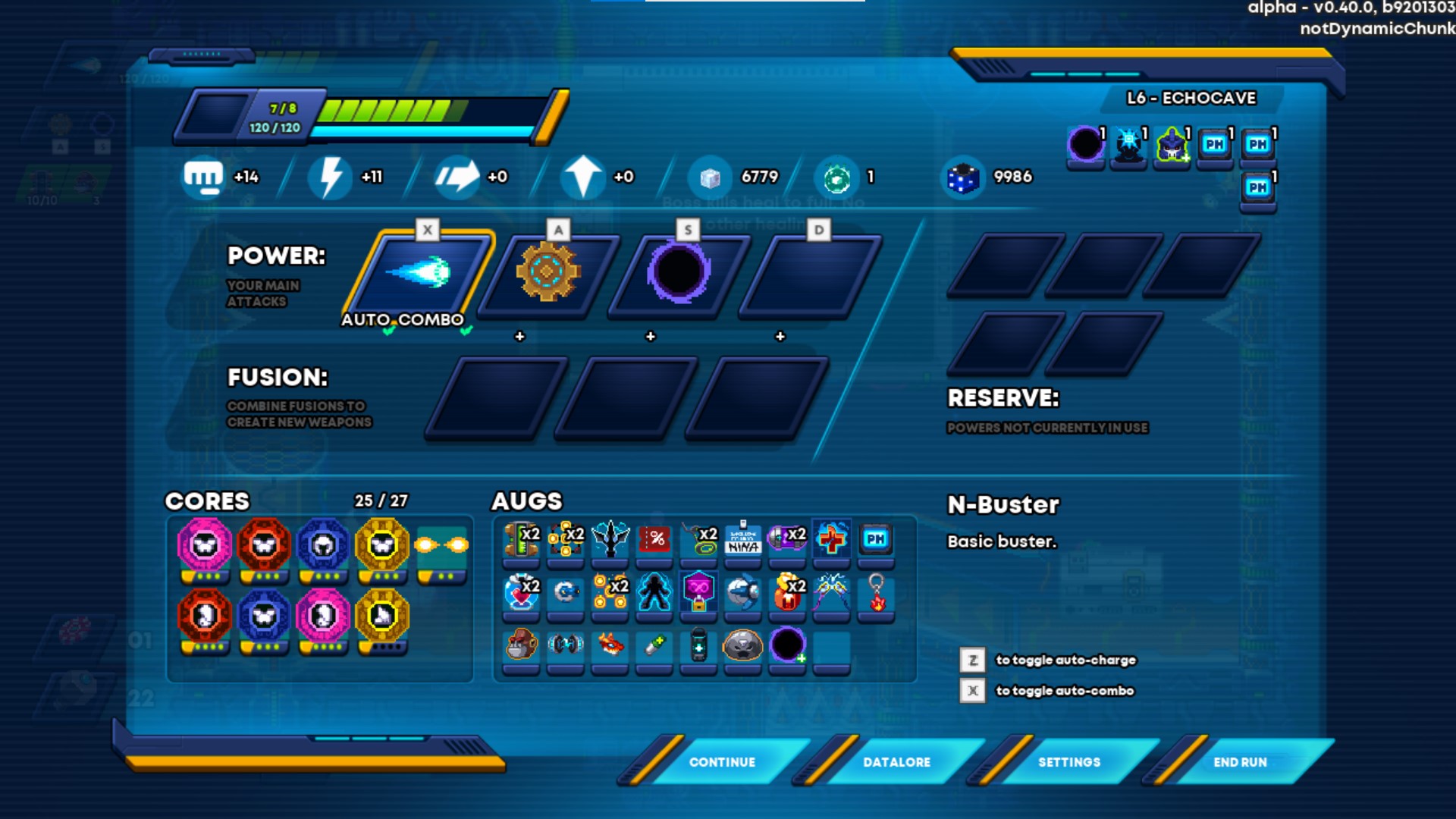This screenshot has height=819, width=1456.
Task: Pick the red medical cross aug
Action: pyautogui.click(x=831, y=540)
